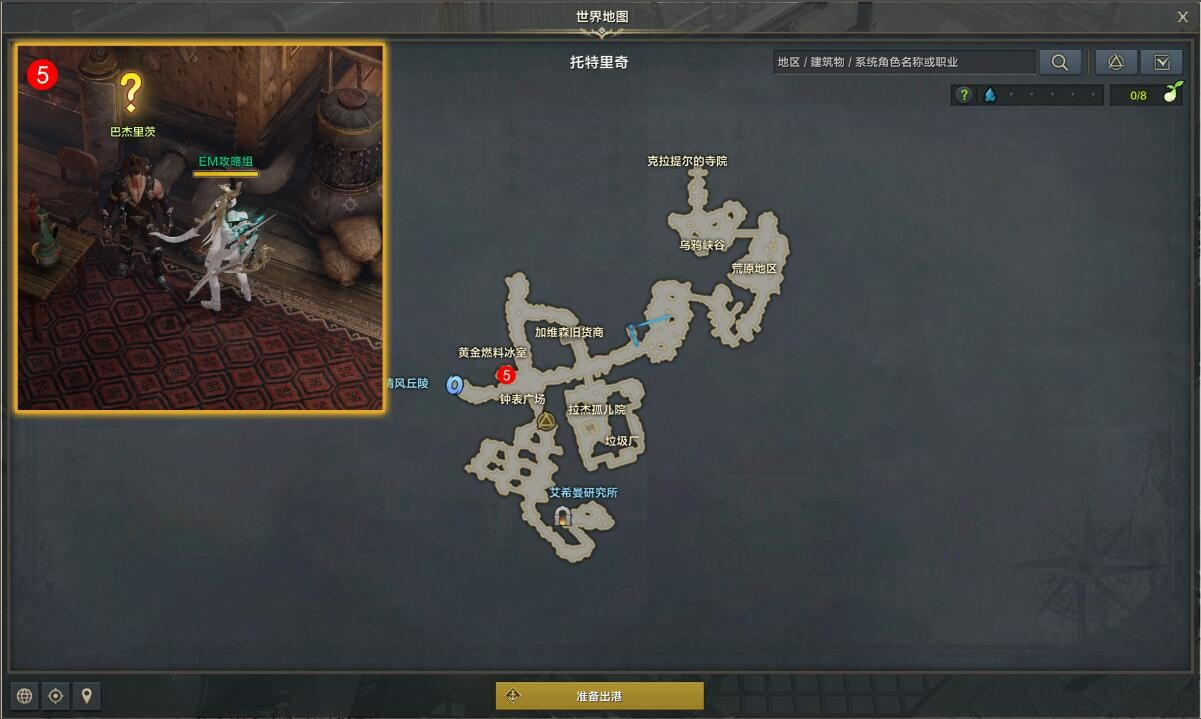1201x719 pixels.
Task: Toggle the checkbox icon button at top right
Action: pos(1161,62)
